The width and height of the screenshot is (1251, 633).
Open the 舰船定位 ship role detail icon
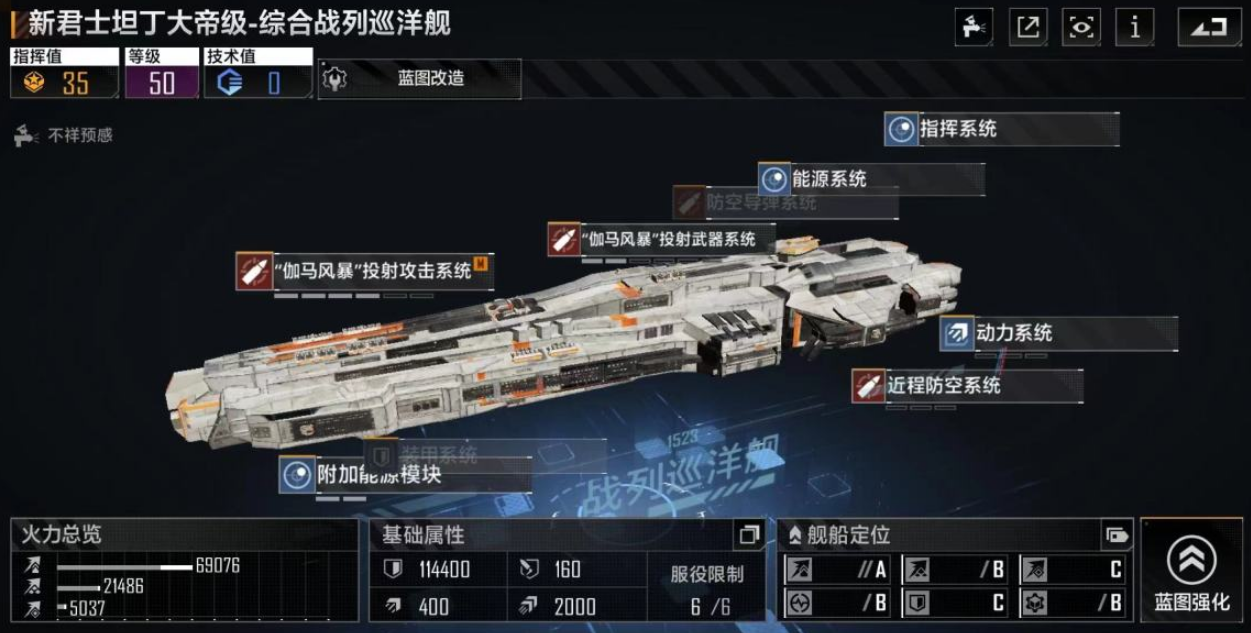(x=1115, y=535)
